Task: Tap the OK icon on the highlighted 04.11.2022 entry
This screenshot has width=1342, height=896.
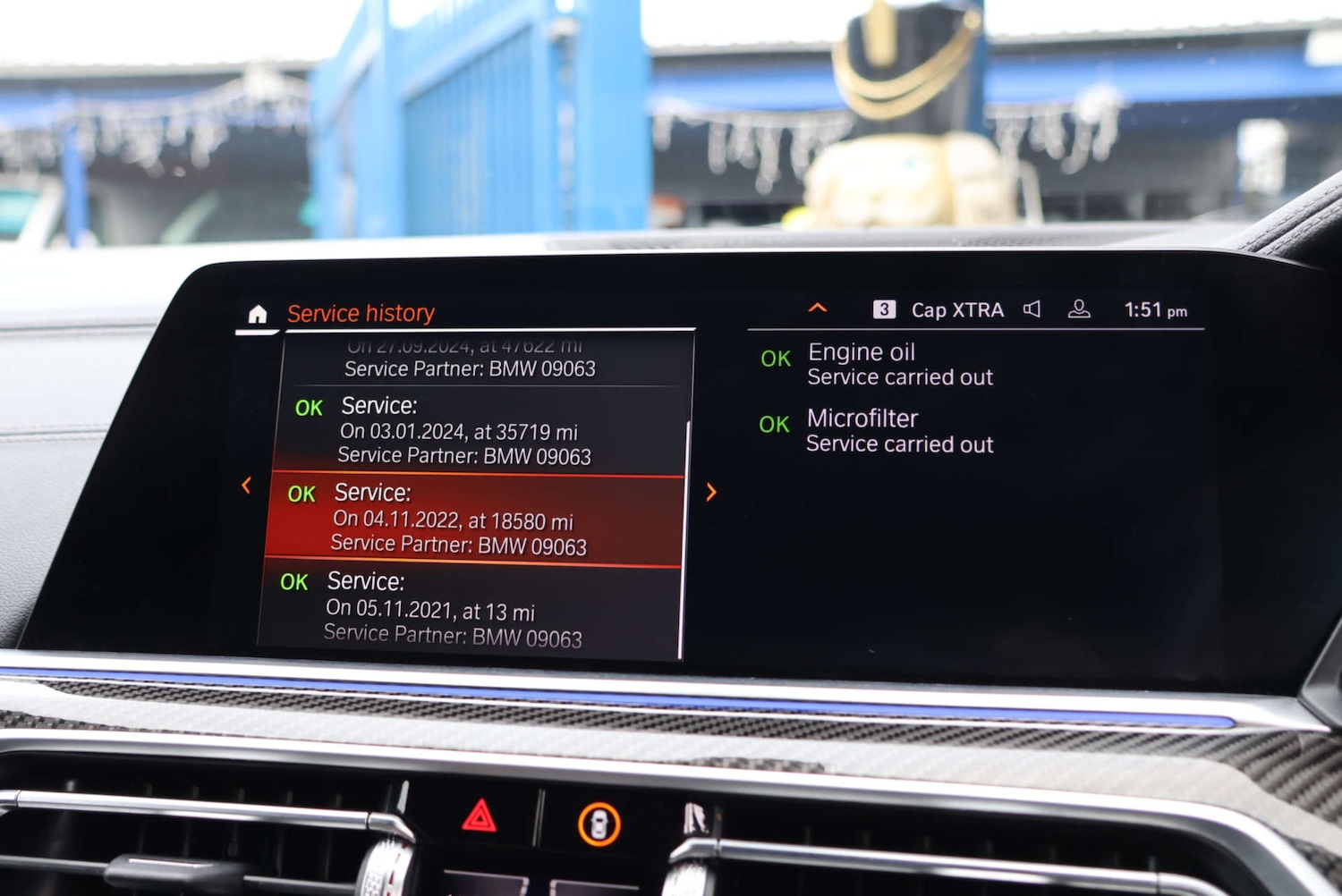Action: coord(302,494)
